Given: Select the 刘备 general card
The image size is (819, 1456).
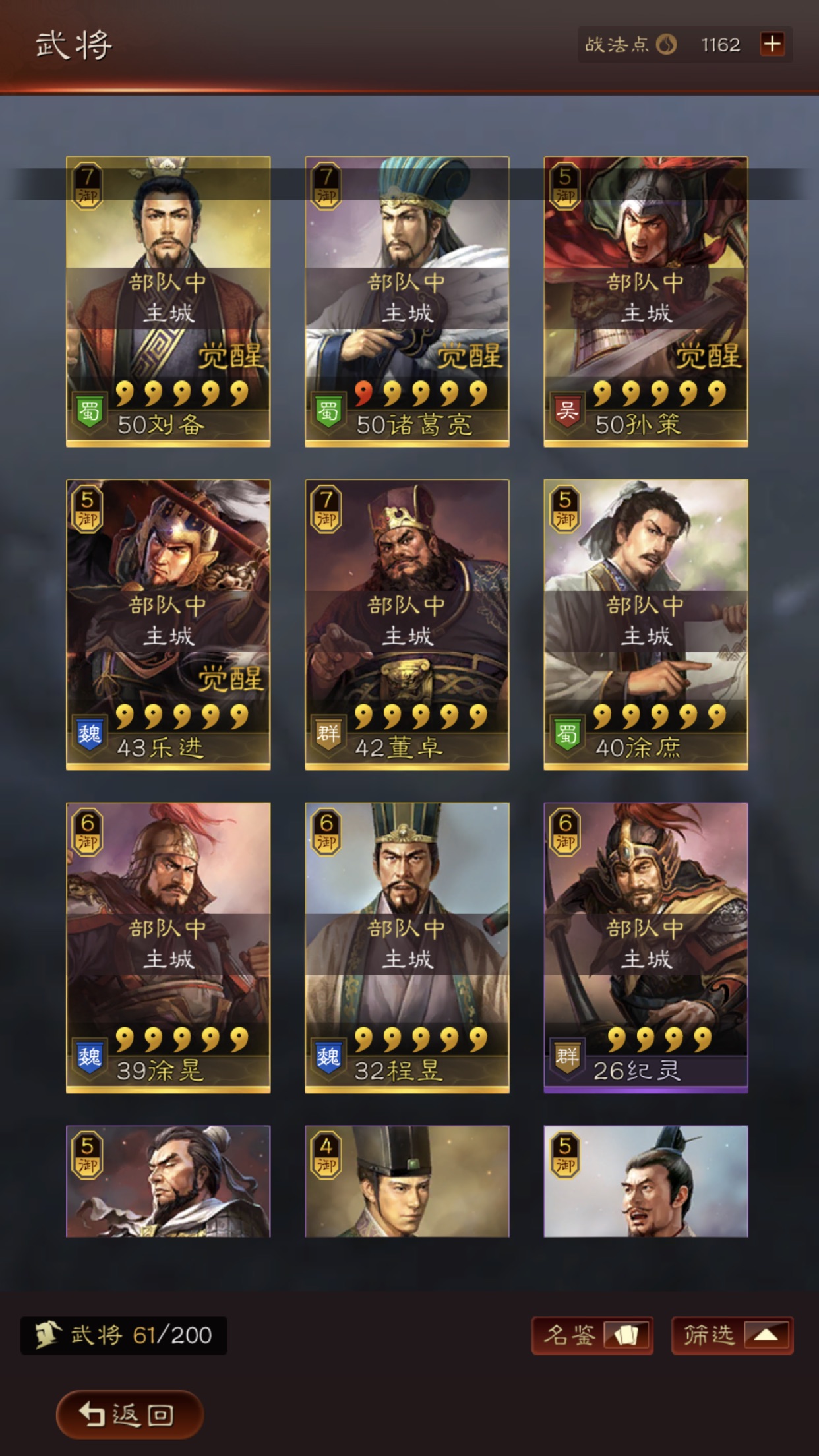Looking at the screenshot, I should 168,301.
